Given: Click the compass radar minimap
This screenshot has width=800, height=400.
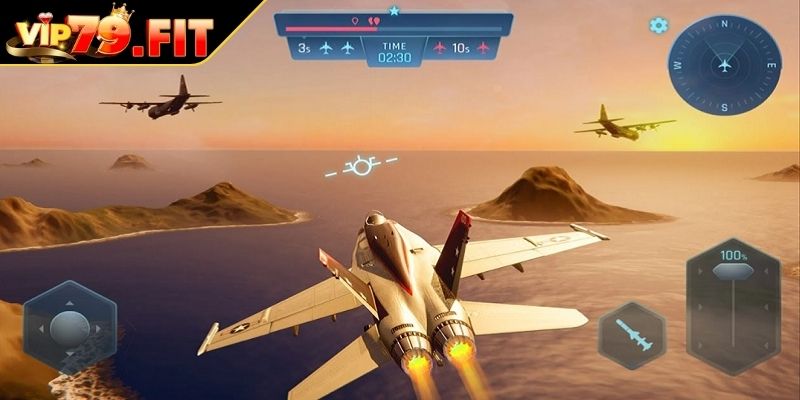Looking at the screenshot, I should [725, 65].
